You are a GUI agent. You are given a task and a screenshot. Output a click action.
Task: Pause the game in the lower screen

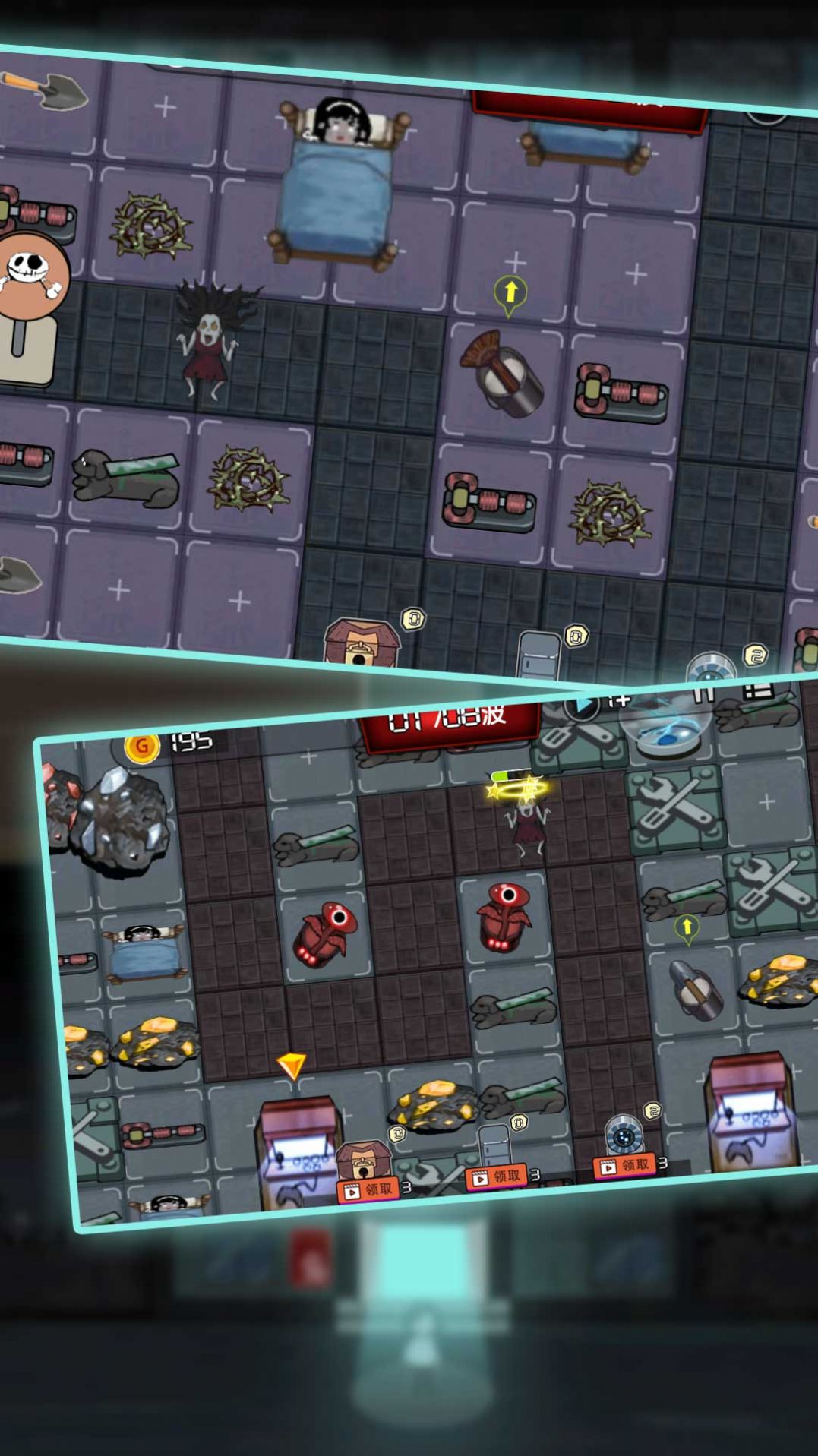(703, 694)
